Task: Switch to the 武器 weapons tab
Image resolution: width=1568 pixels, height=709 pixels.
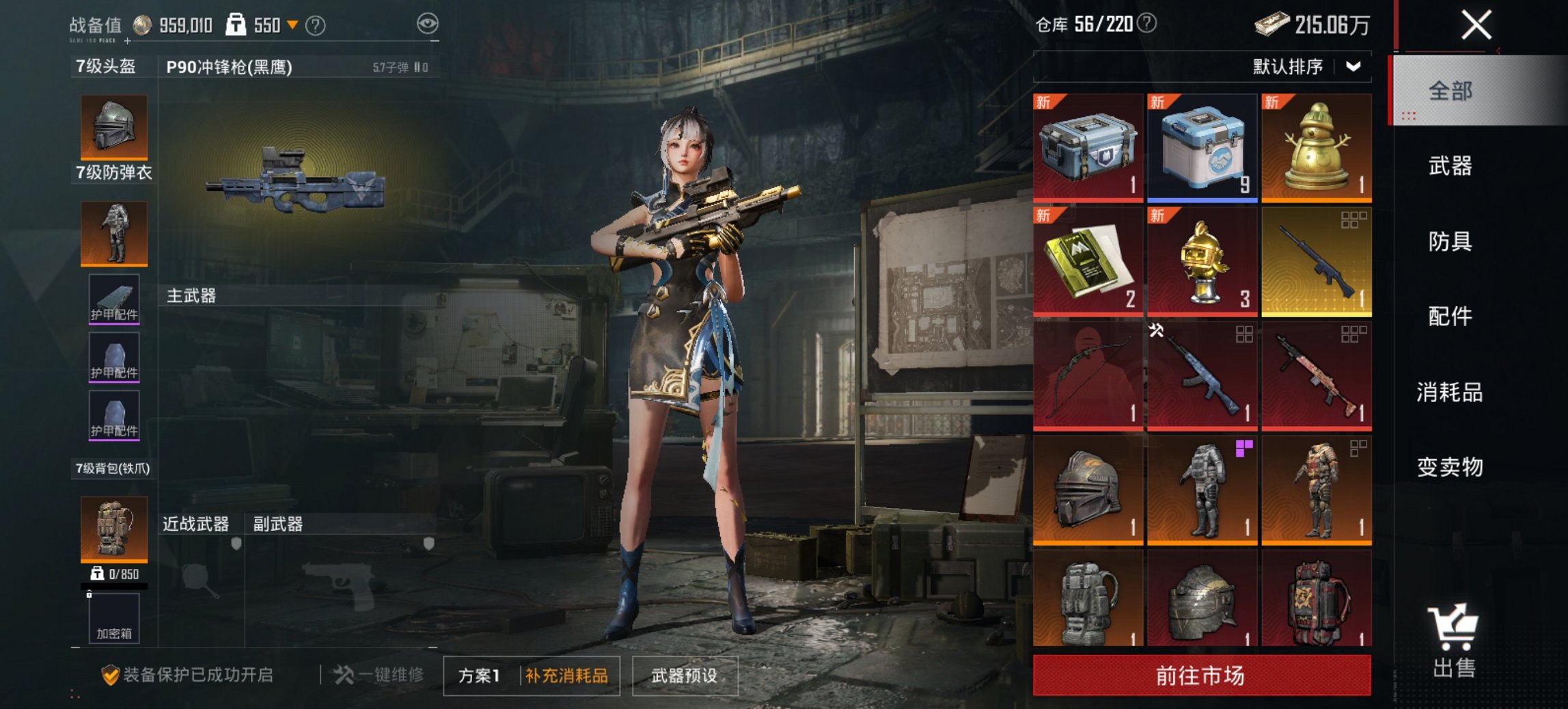Action: [1450, 166]
